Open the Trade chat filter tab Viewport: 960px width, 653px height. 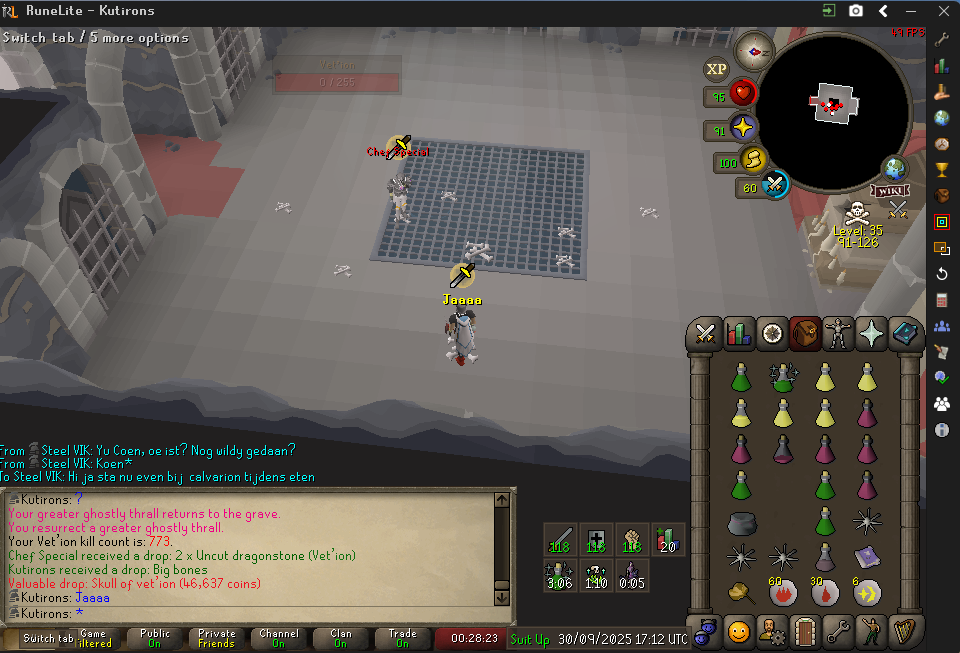tap(403, 638)
